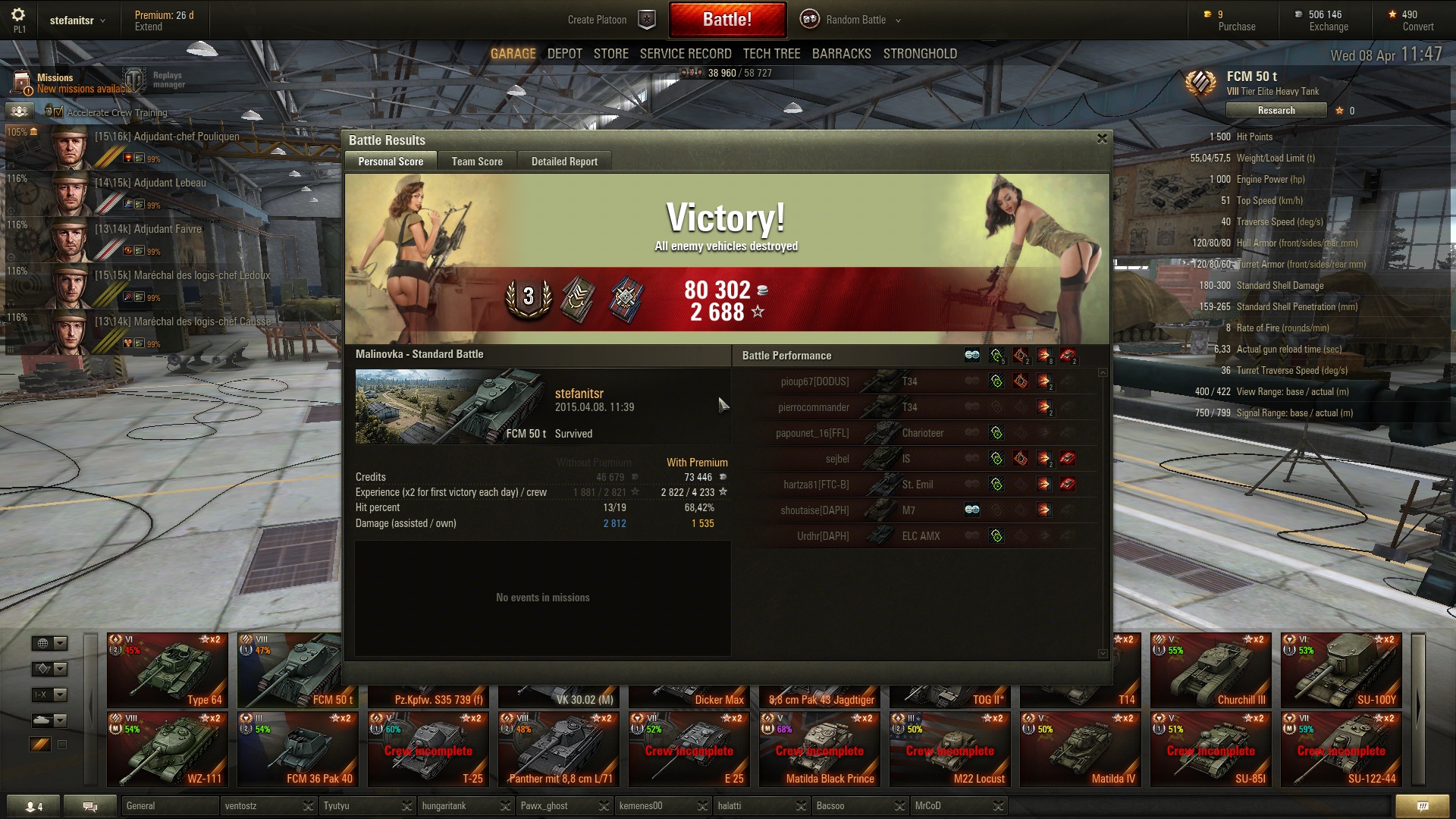Image resolution: width=1456 pixels, height=819 pixels.
Task: Go to the Store menu
Action: point(610,54)
